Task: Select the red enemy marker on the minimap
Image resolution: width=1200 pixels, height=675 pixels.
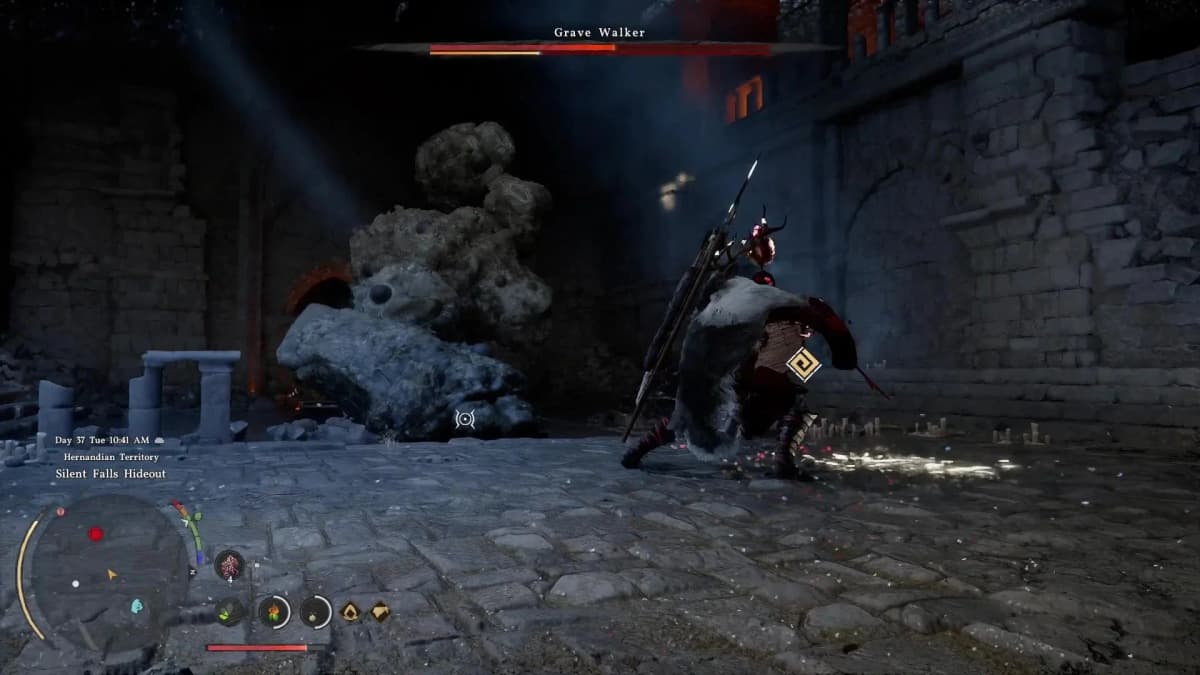Action: pyautogui.click(x=96, y=534)
